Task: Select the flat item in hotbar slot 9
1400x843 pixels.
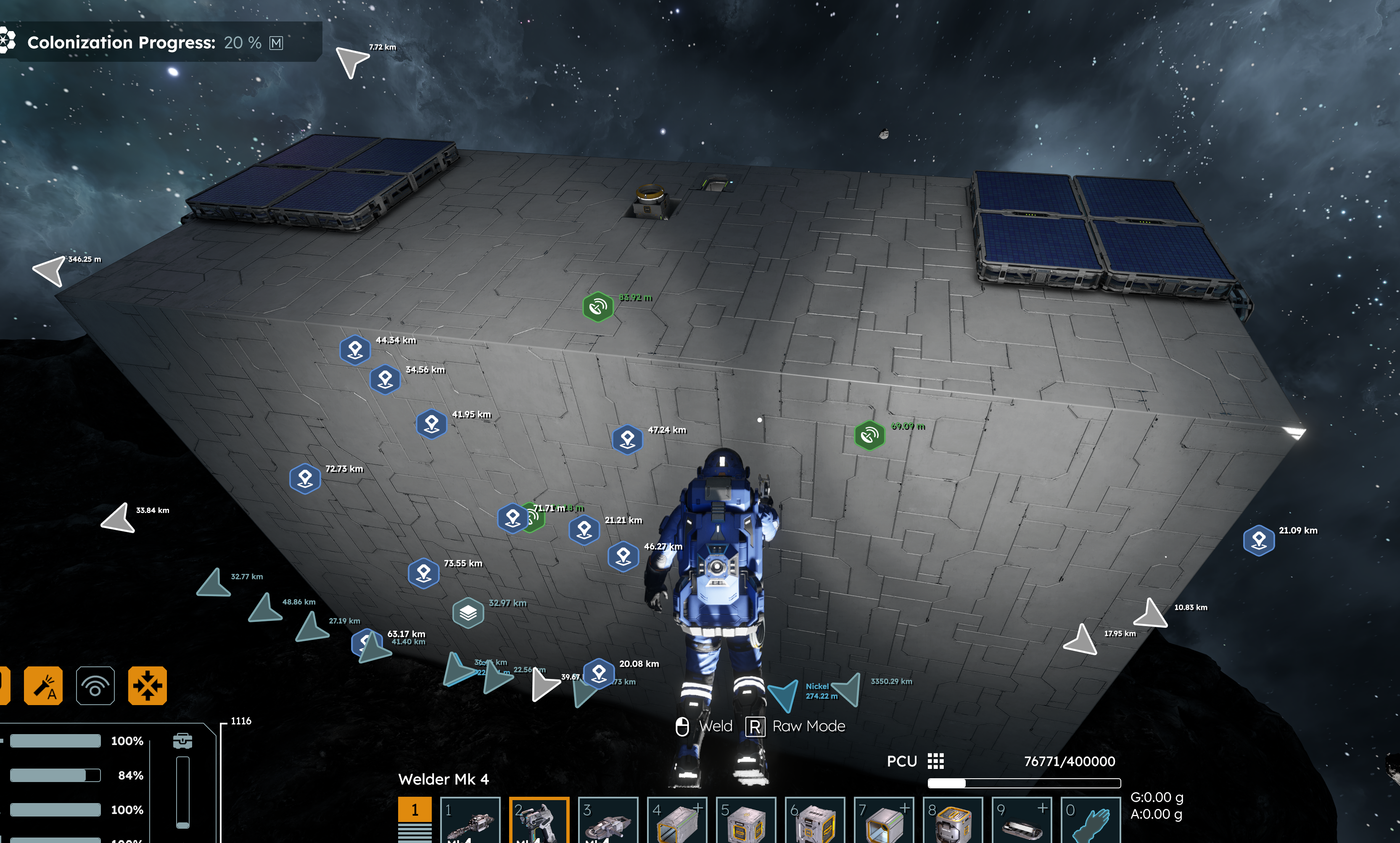Action: [x=1022, y=820]
